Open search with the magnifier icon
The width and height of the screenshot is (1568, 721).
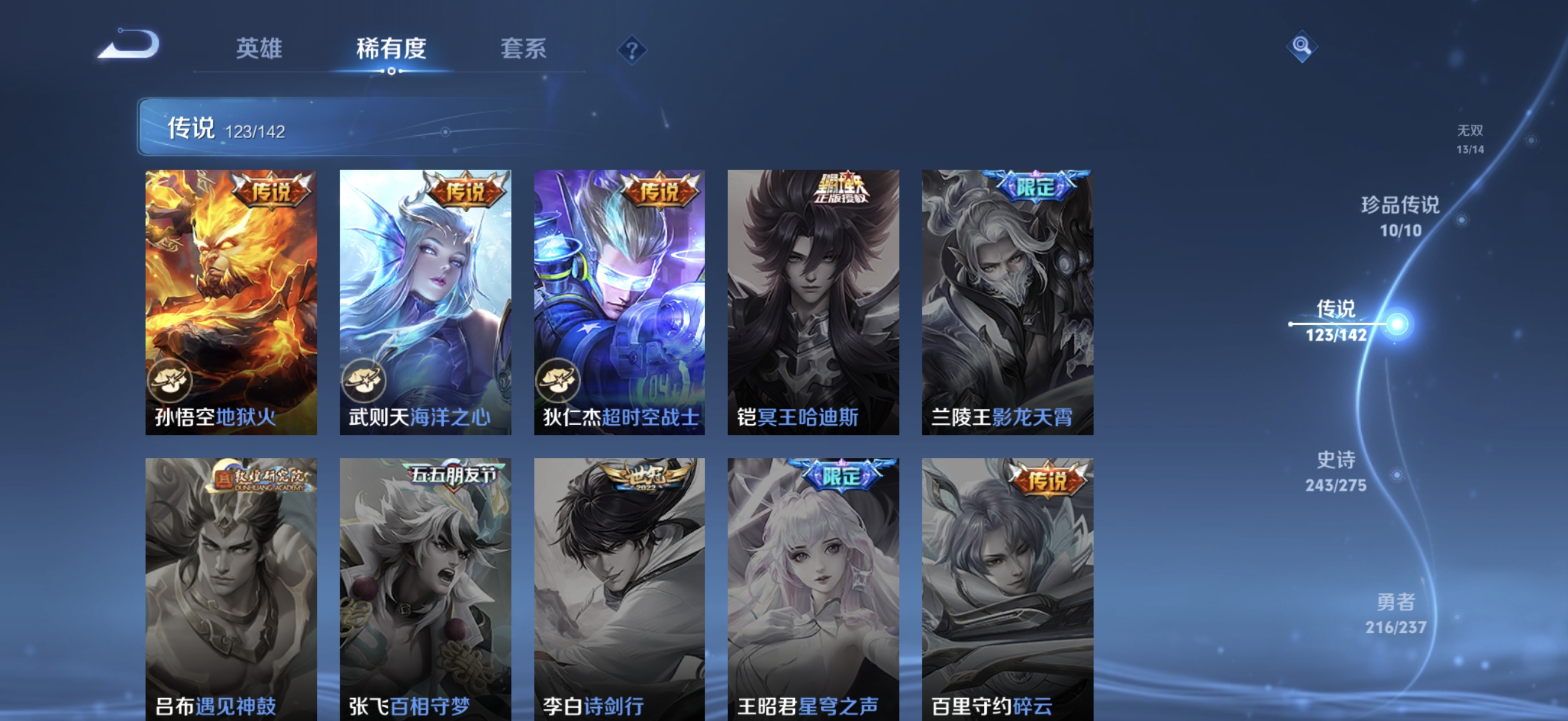tap(1303, 46)
